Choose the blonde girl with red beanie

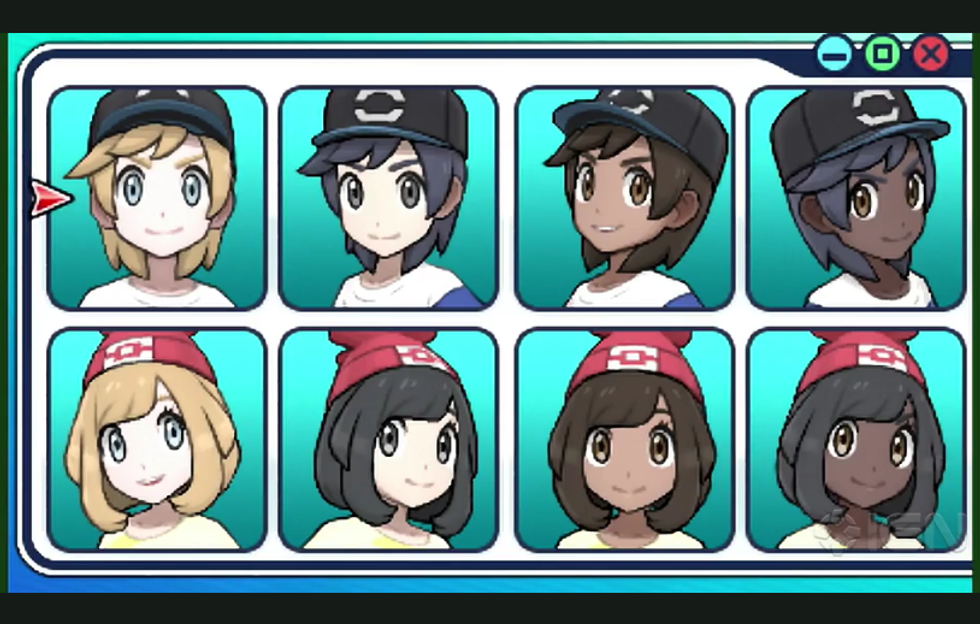pyautogui.click(x=157, y=440)
